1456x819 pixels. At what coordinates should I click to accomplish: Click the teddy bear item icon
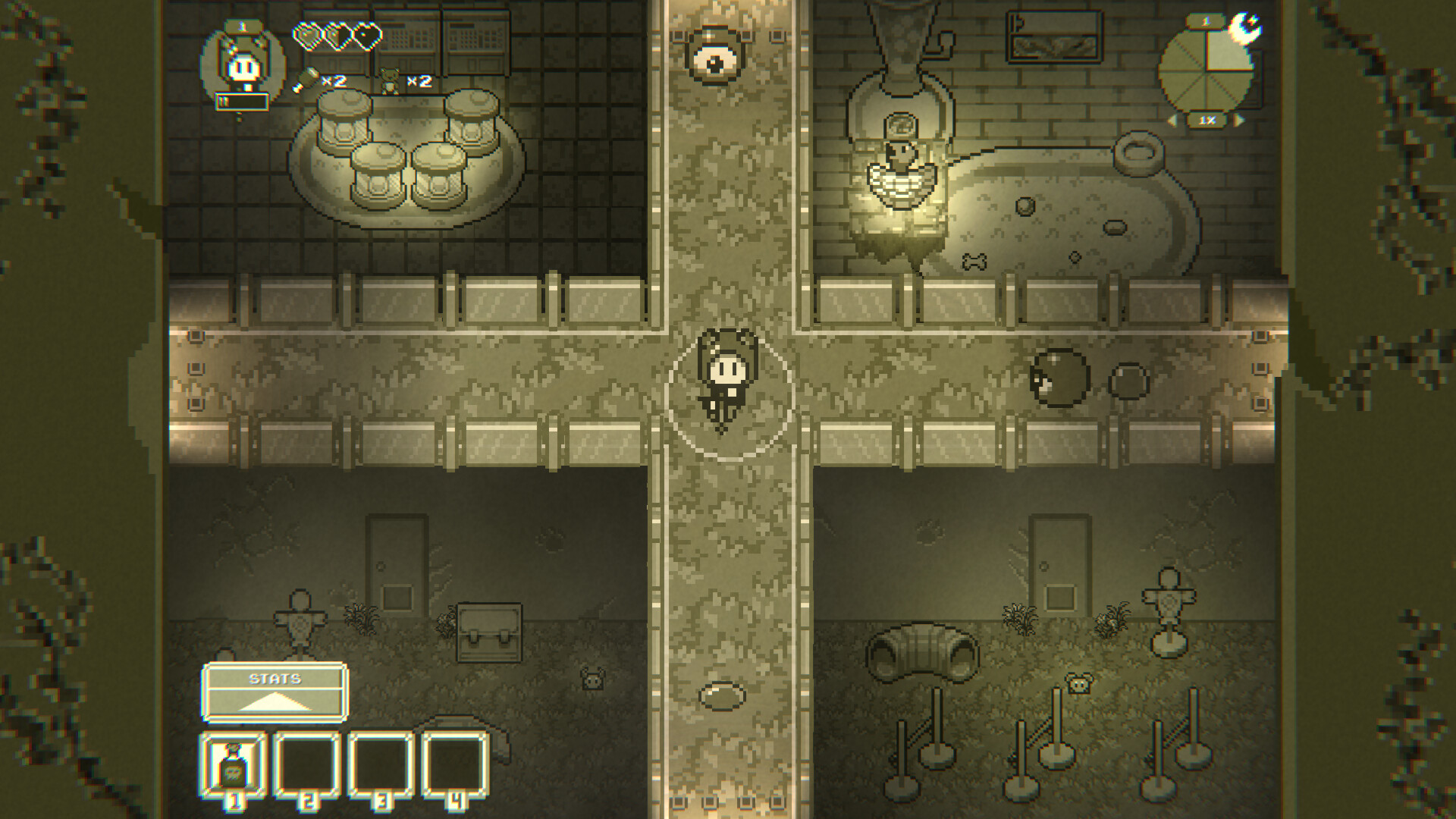click(x=390, y=80)
